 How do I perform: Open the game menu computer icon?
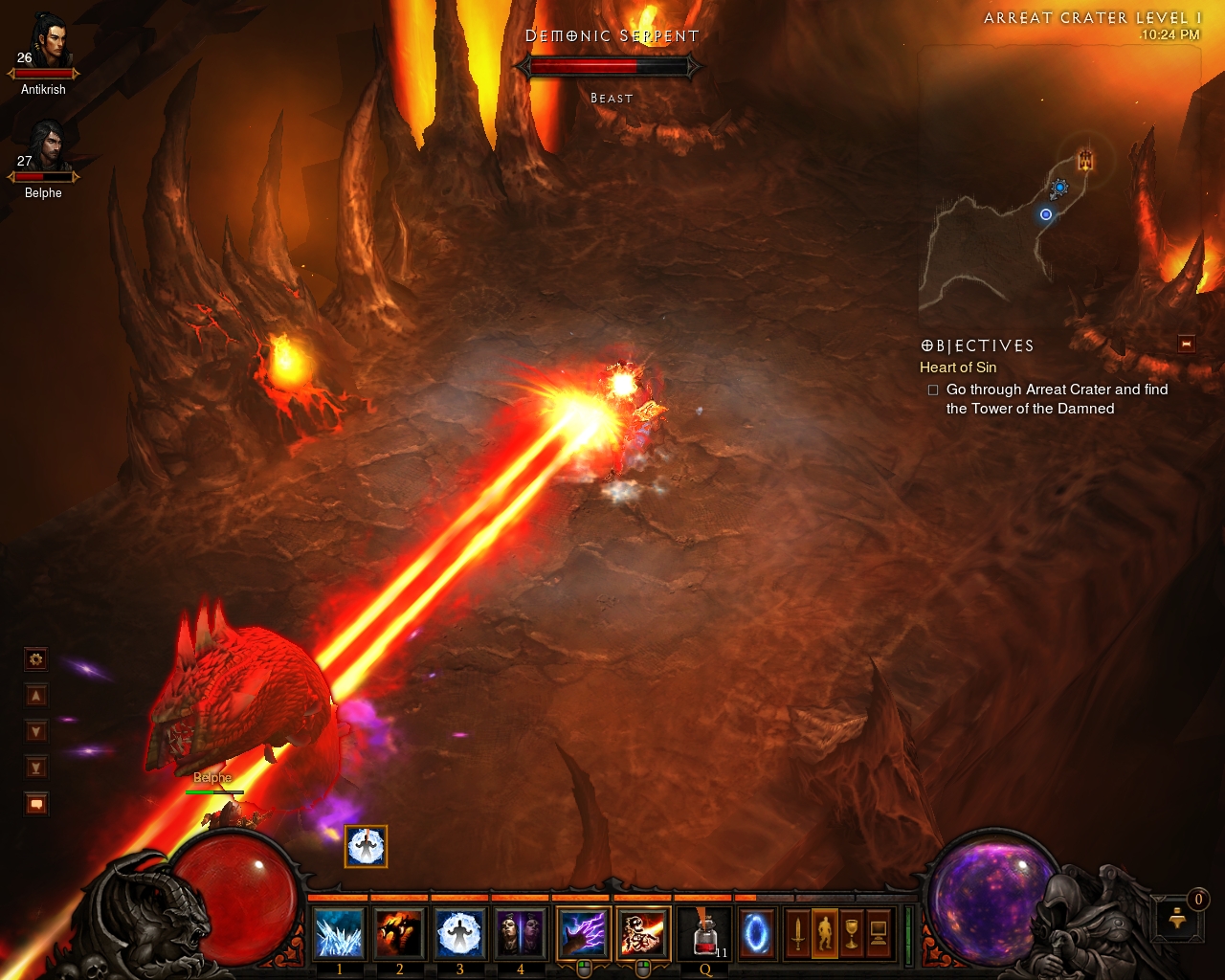(879, 933)
